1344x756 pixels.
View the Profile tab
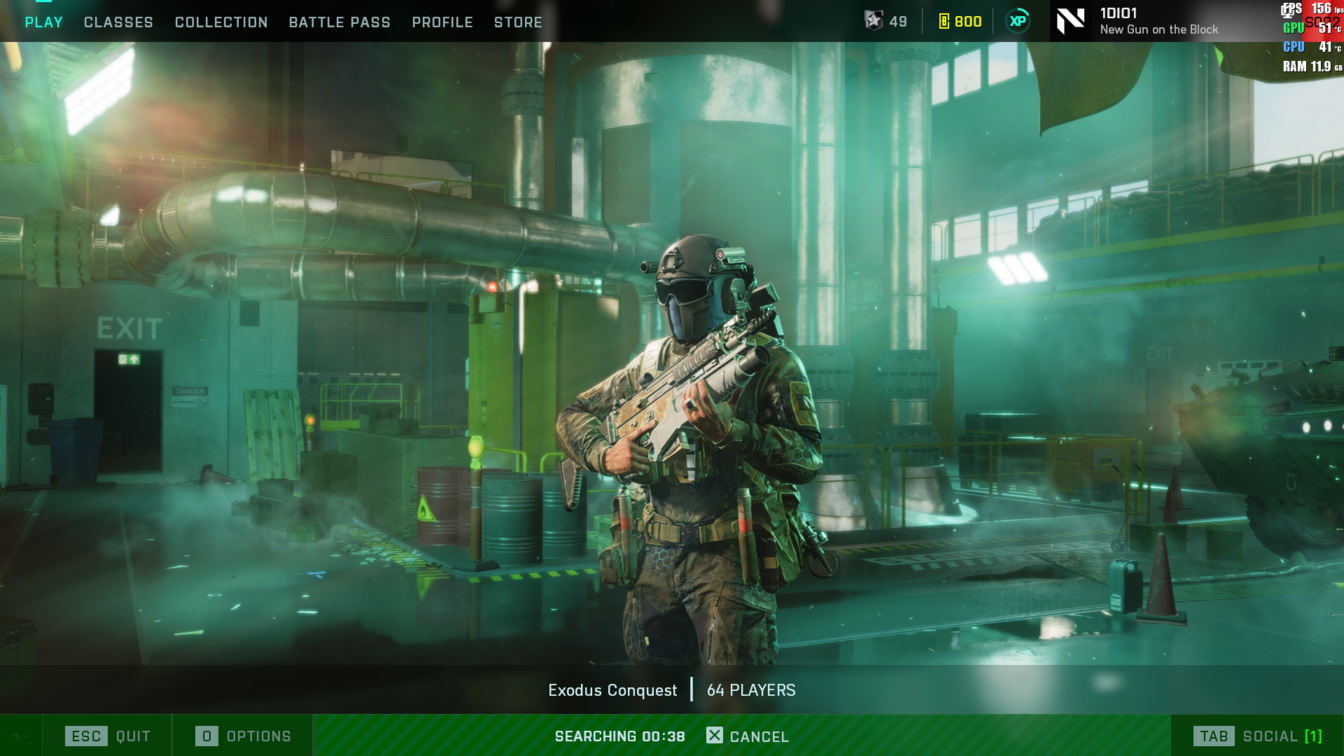(442, 22)
